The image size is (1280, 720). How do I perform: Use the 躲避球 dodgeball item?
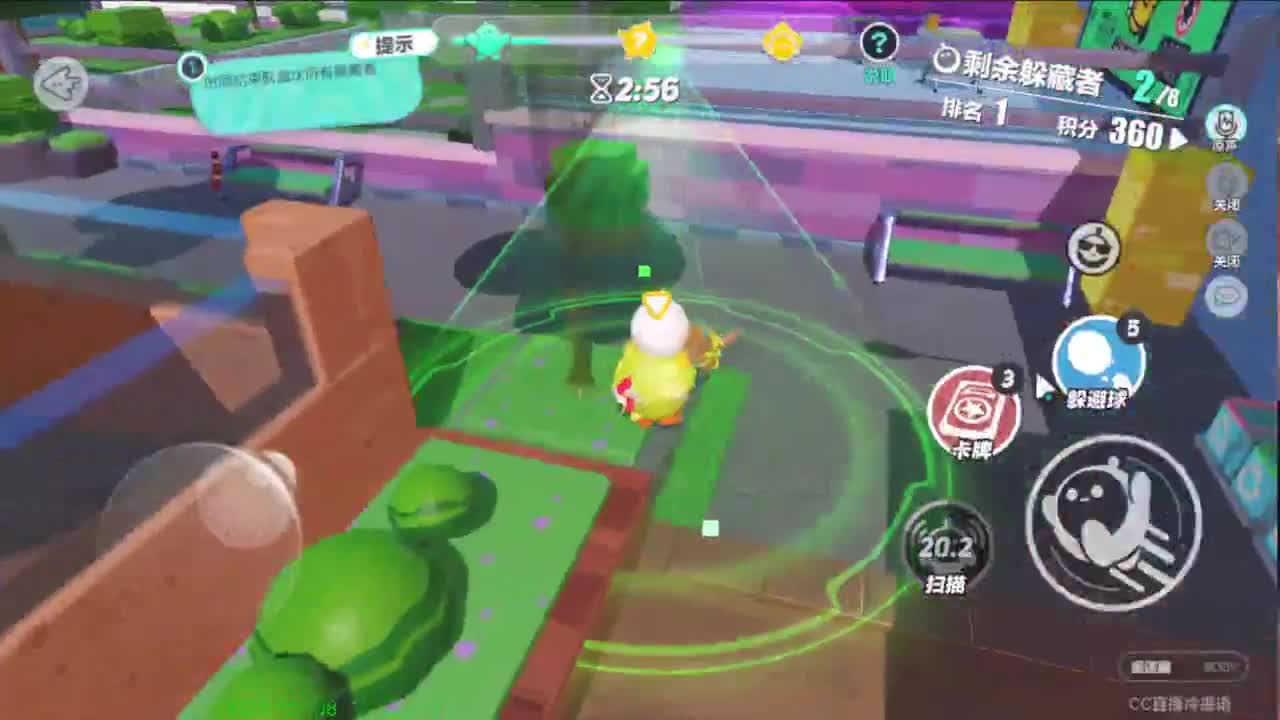point(1101,365)
